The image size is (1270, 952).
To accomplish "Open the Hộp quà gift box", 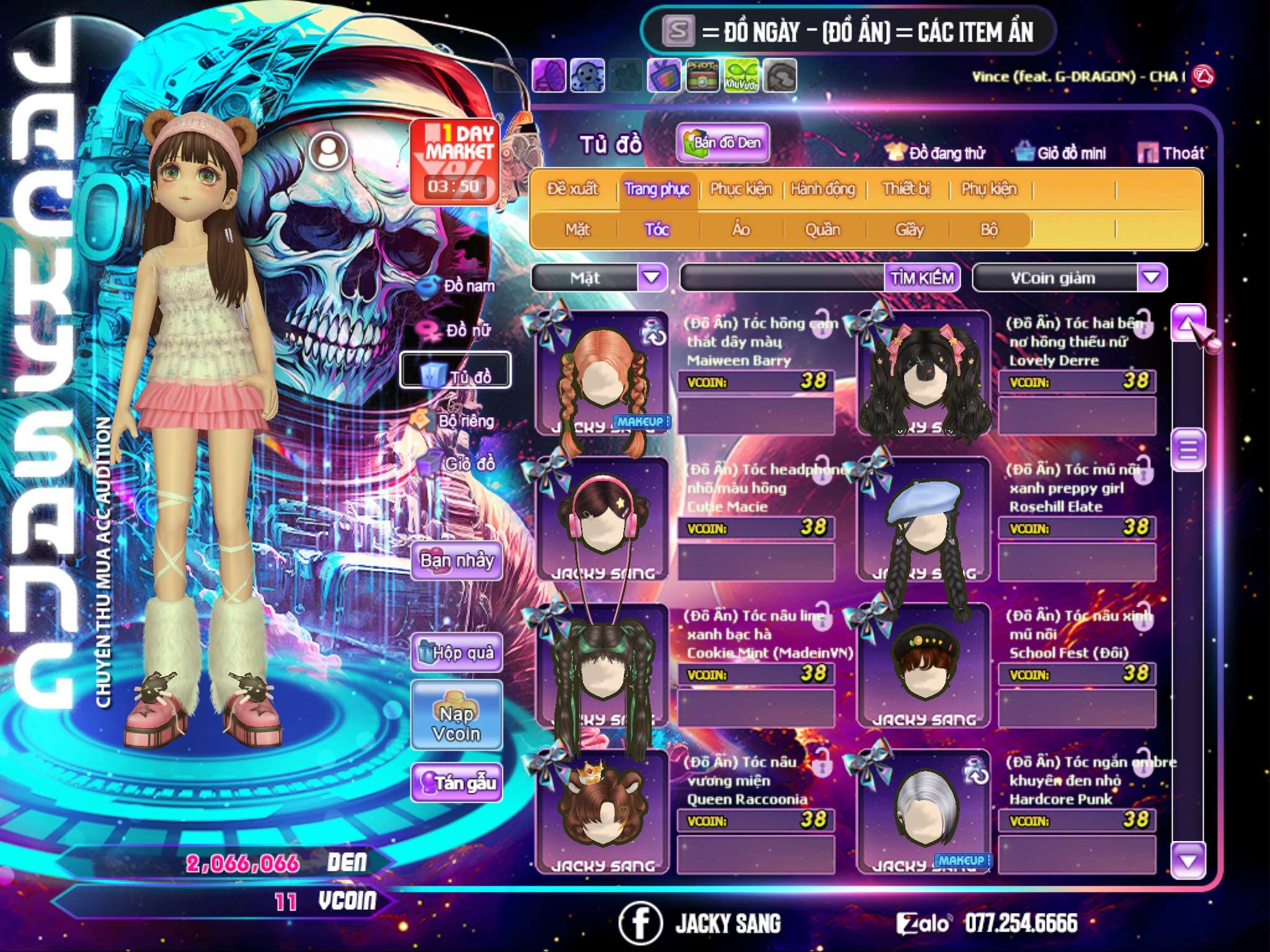I will click(456, 653).
